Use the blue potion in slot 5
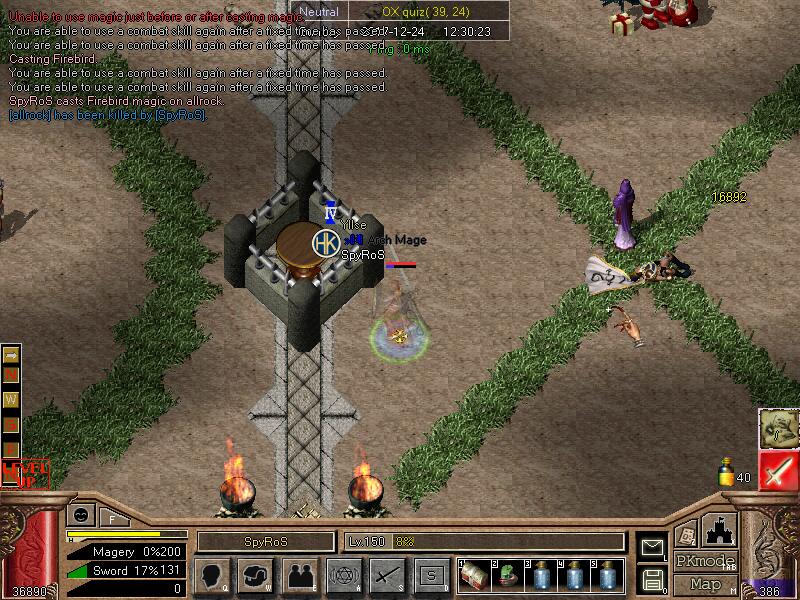This screenshot has width=800, height=600. point(607,576)
